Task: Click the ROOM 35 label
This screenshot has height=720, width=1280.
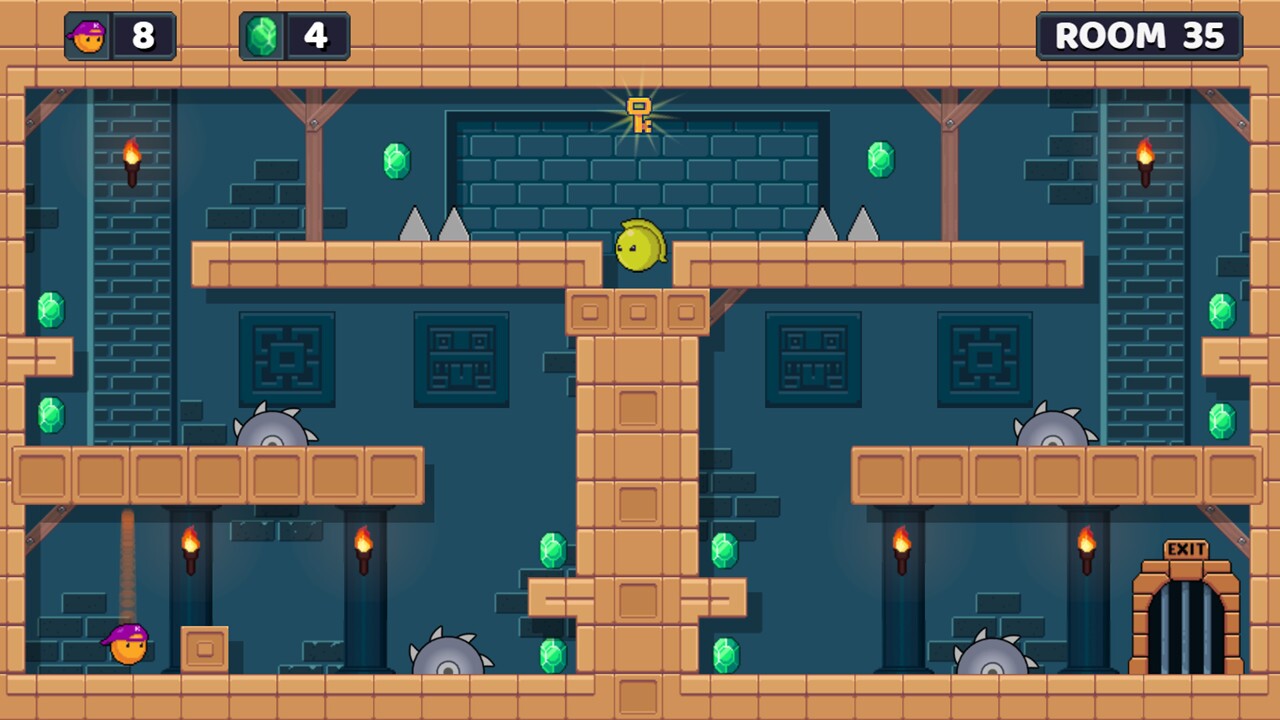Action: click(1139, 36)
